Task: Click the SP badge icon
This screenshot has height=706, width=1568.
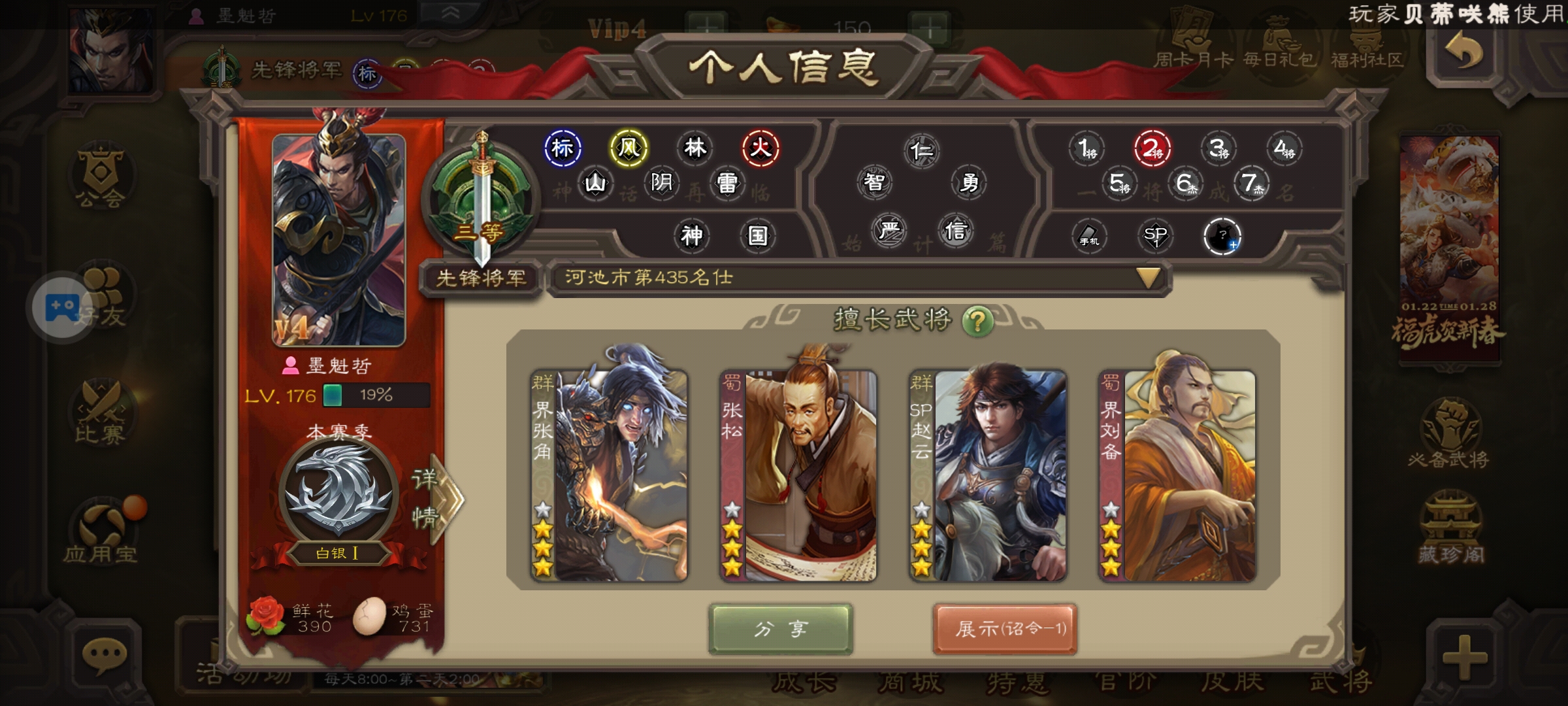Action: [1155, 235]
